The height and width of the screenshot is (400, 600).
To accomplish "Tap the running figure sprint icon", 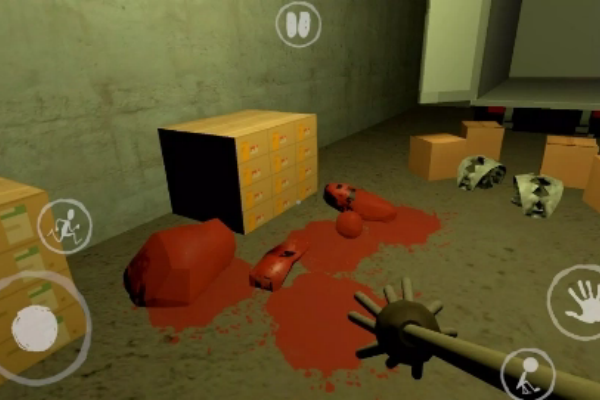I will (65, 226).
